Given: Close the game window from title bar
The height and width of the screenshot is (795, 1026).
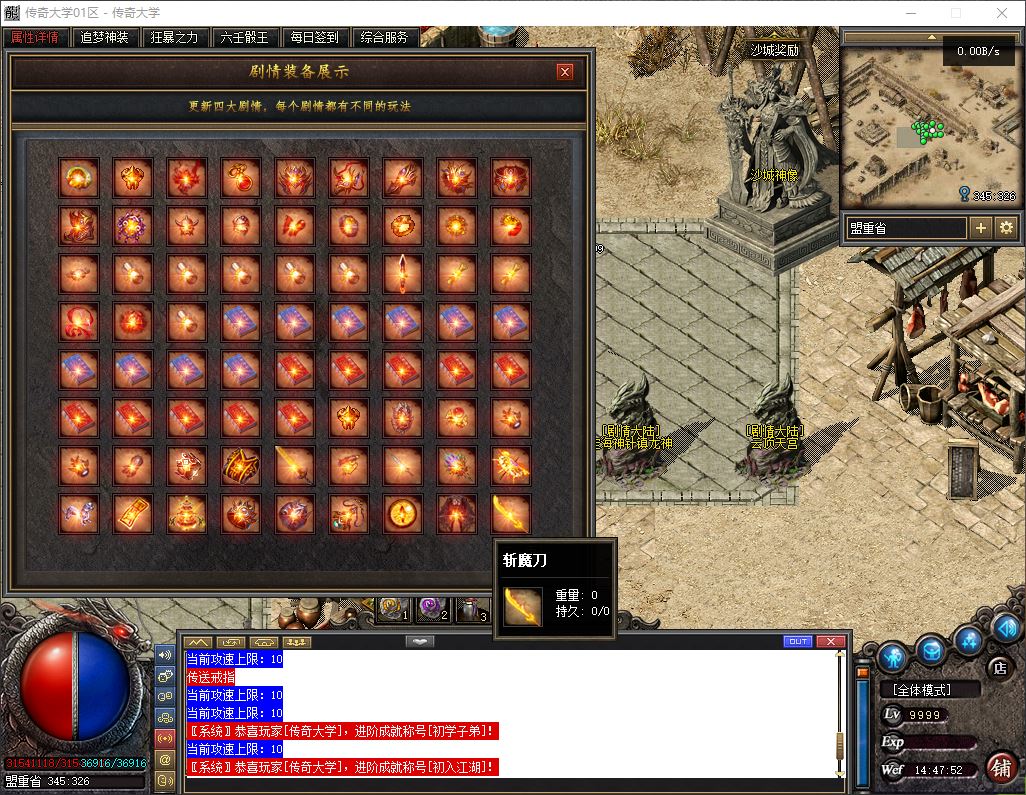Looking at the screenshot, I should 1002,14.
